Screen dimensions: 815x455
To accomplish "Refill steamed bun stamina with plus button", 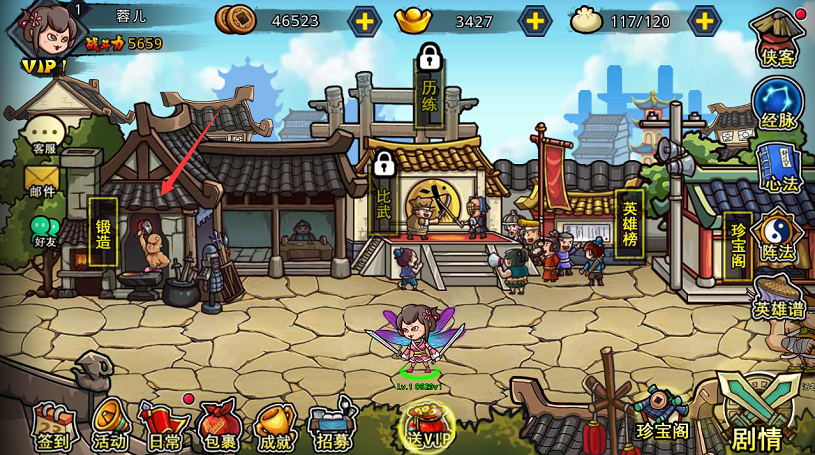I will [705, 20].
